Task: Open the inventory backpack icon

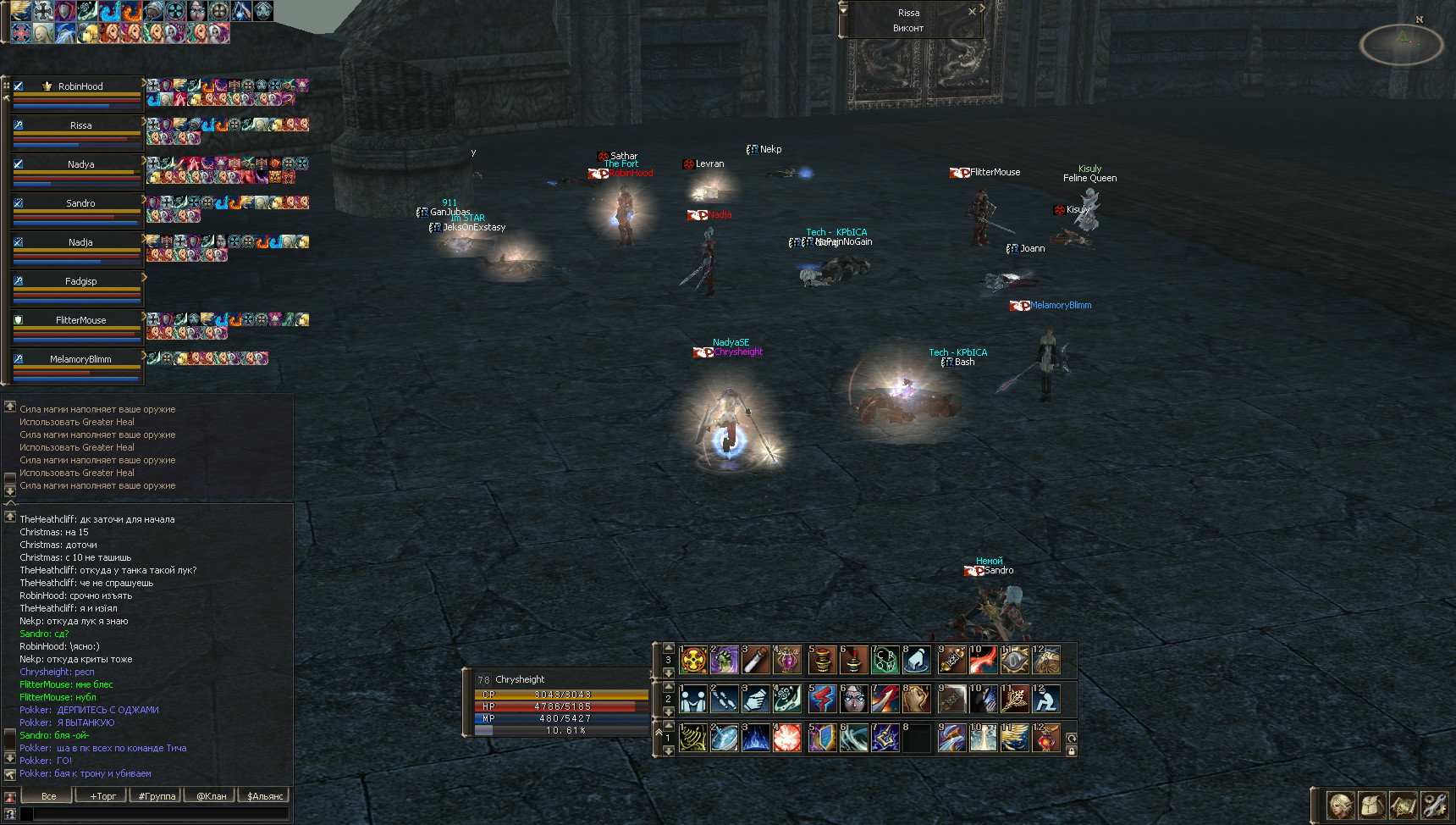Action: click(x=1371, y=806)
